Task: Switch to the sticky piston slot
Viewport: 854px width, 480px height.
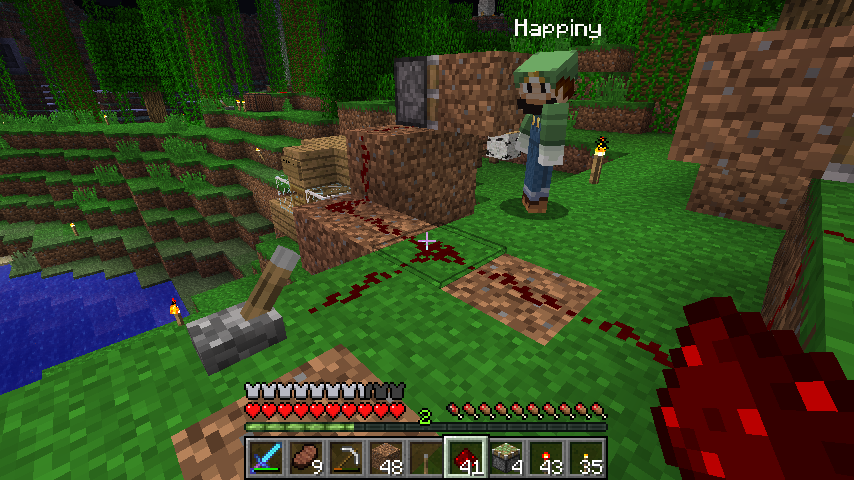Action: [506, 460]
